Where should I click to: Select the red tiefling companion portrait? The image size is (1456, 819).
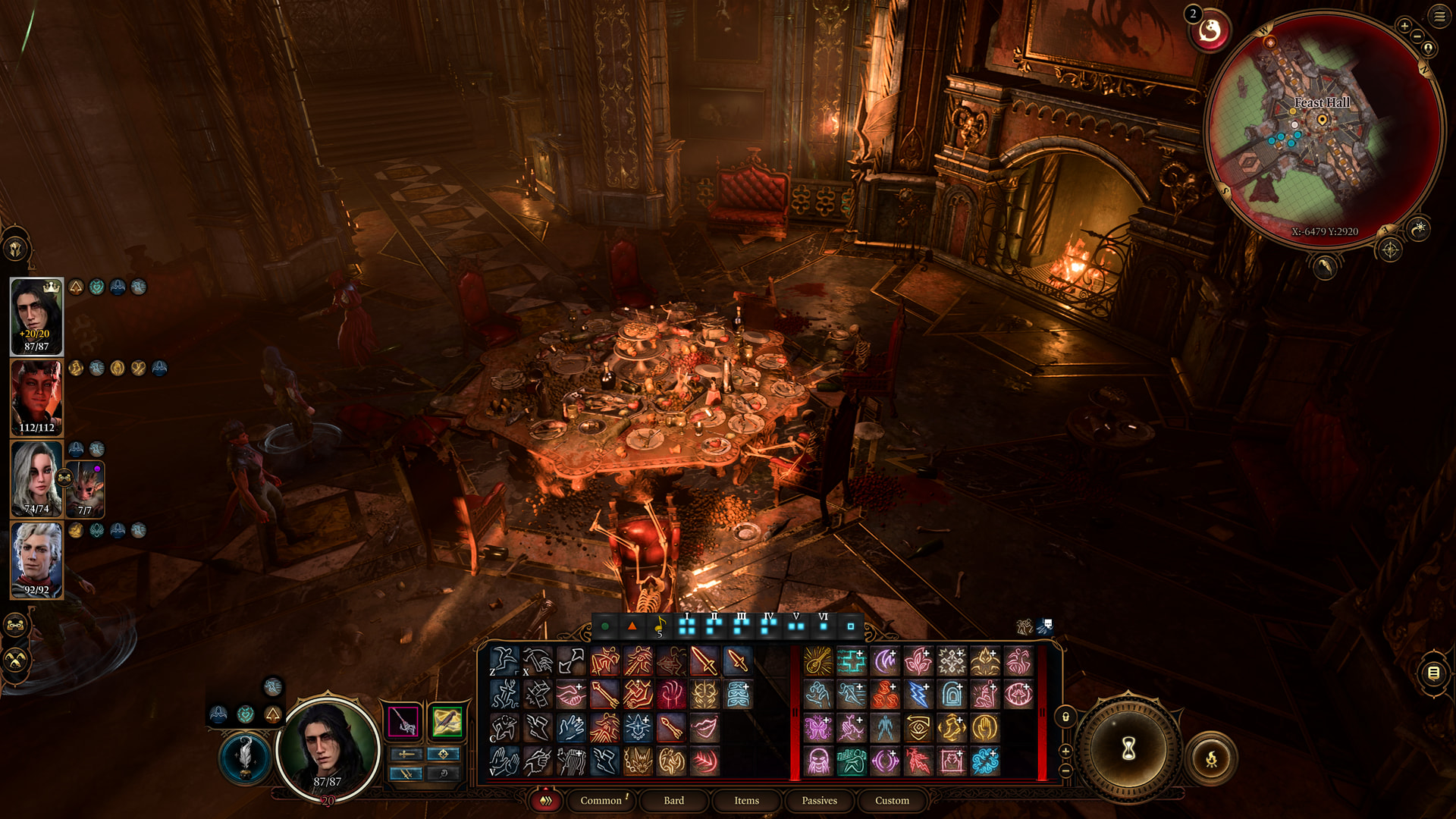[36, 397]
